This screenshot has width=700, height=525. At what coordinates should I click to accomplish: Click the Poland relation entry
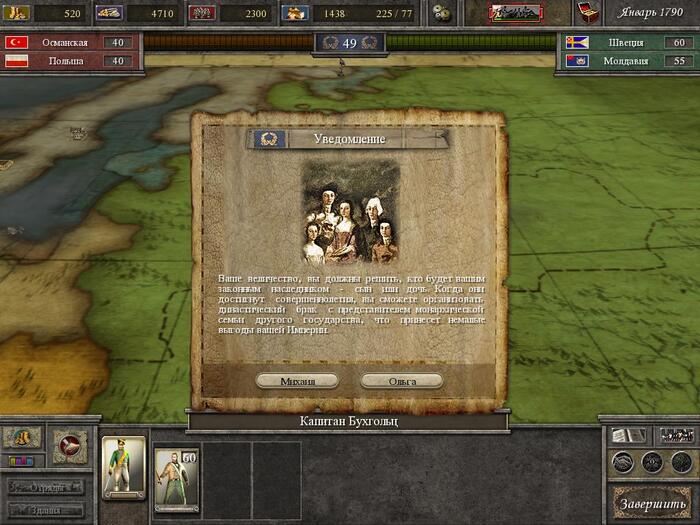[x=70, y=61]
